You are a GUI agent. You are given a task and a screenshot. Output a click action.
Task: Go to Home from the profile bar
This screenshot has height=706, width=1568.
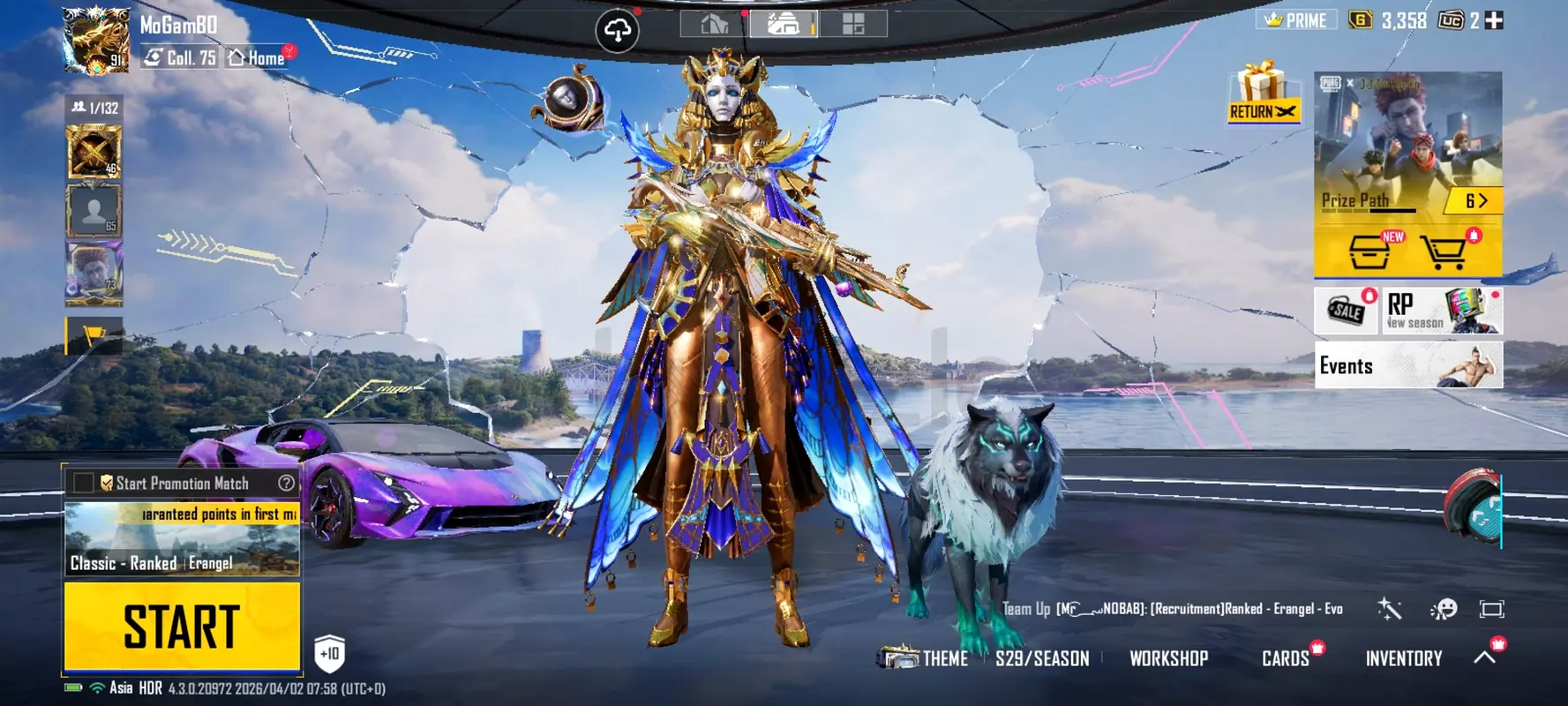point(258,58)
